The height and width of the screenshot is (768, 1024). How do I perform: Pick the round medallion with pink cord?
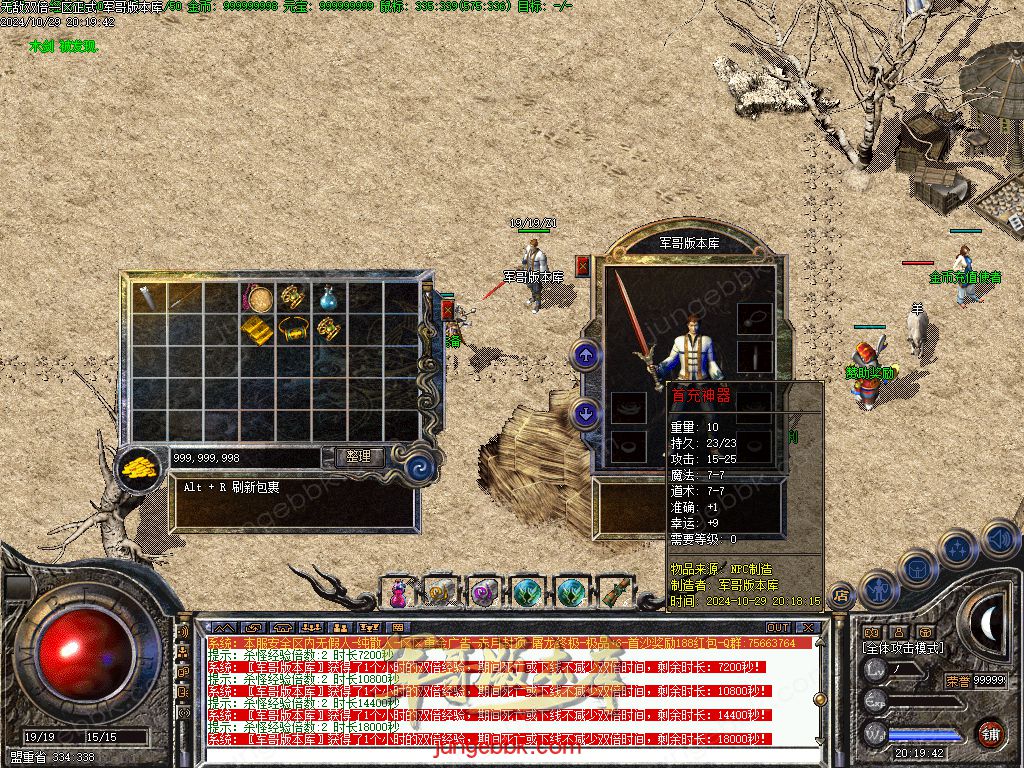257,297
